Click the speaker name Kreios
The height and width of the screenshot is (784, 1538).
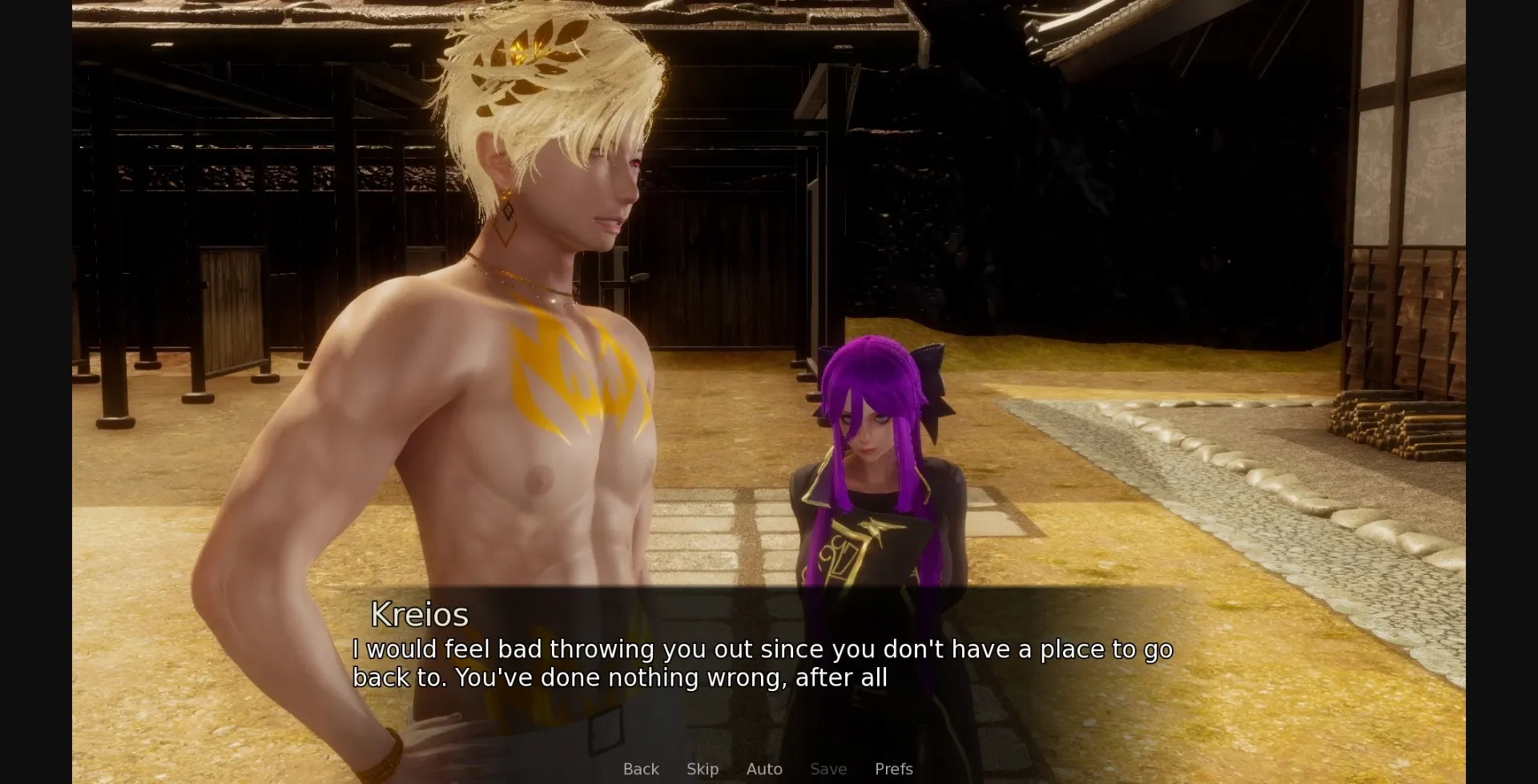(x=420, y=615)
